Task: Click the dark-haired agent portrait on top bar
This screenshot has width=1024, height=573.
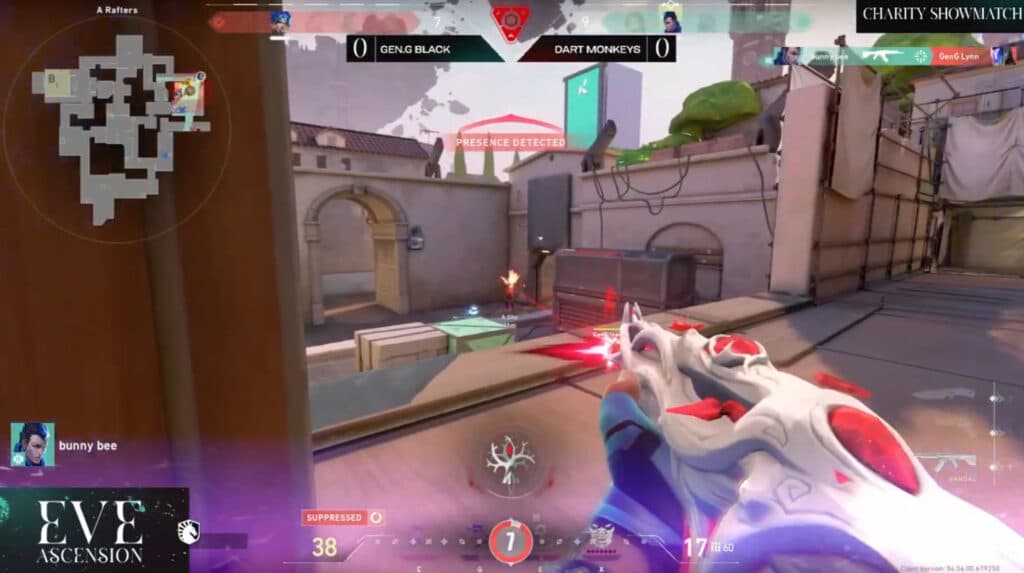Action: tap(669, 18)
